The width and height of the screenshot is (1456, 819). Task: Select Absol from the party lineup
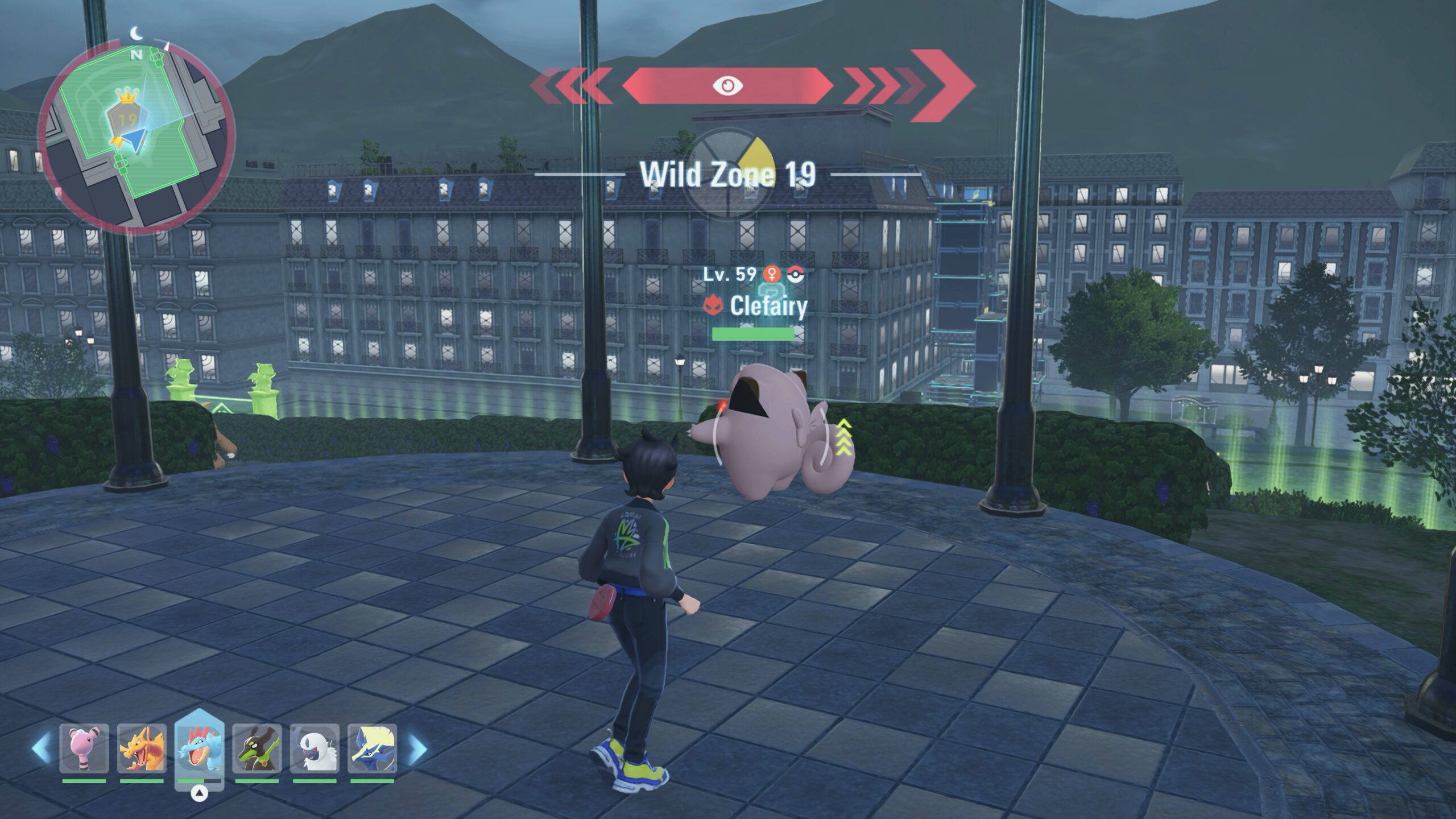pyautogui.click(x=315, y=748)
